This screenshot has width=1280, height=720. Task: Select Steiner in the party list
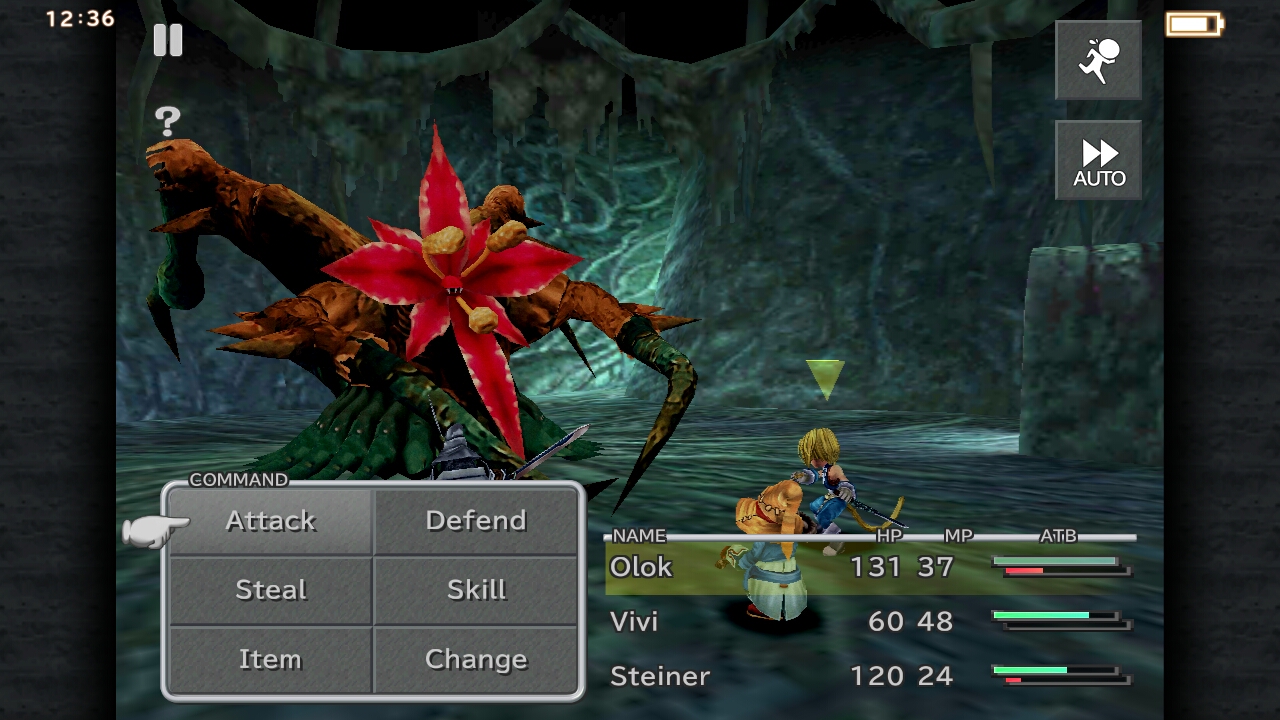point(659,676)
